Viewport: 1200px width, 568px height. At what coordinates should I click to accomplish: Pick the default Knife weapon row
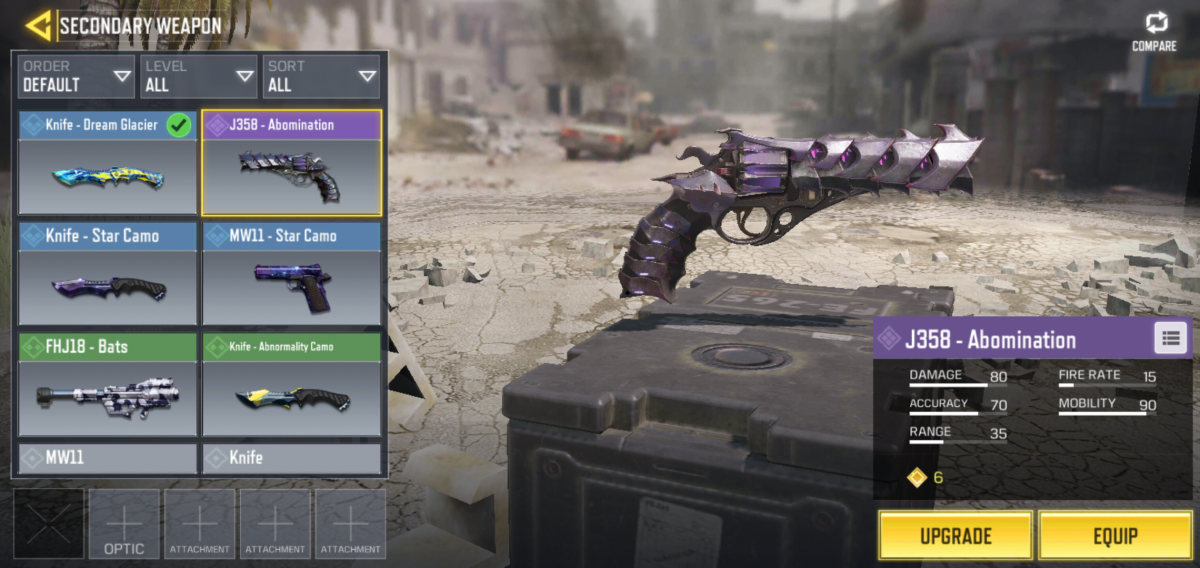(291, 458)
